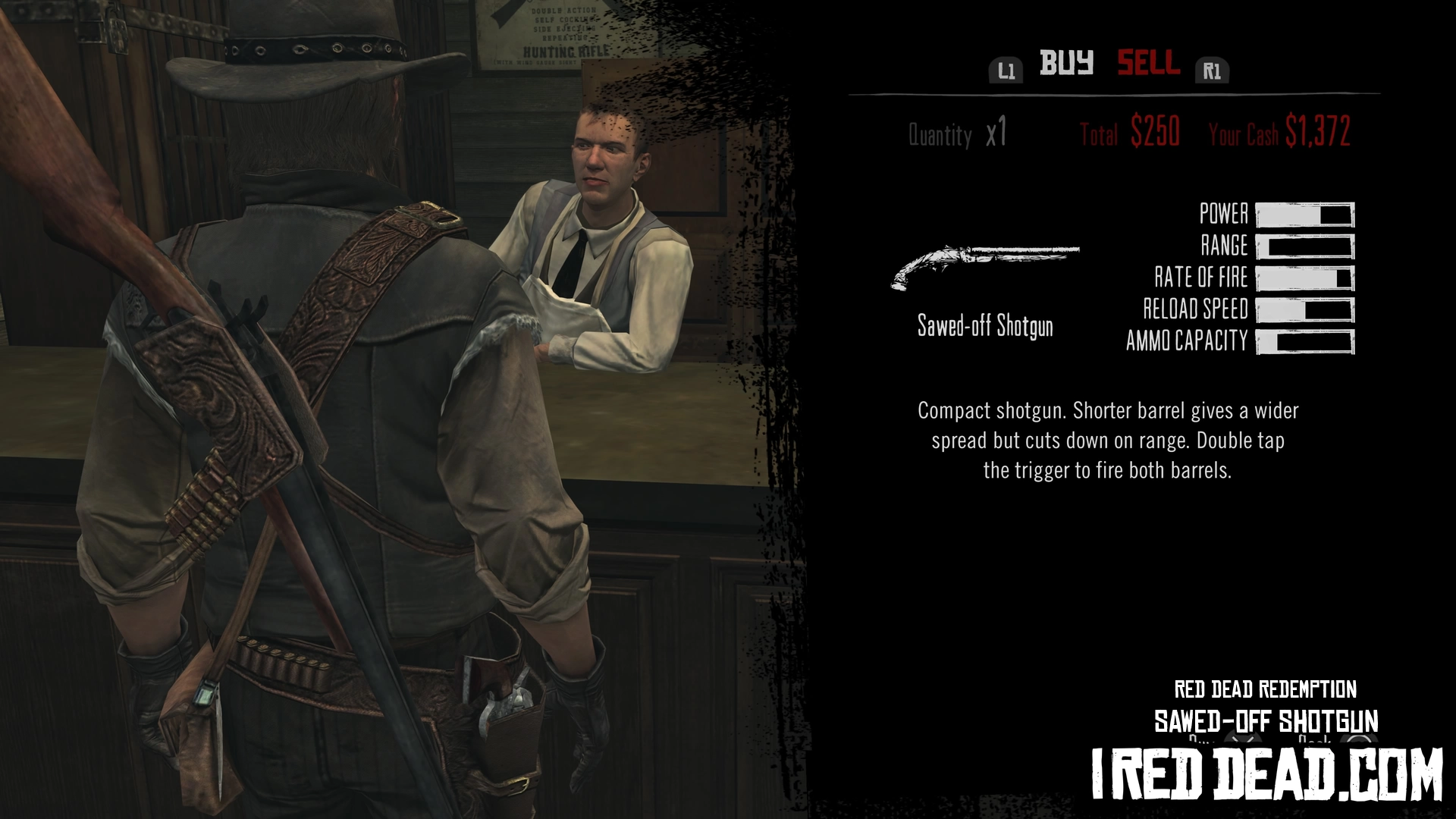The image size is (1456, 819).
Task: Switch to the SELL tab
Action: (1148, 63)
